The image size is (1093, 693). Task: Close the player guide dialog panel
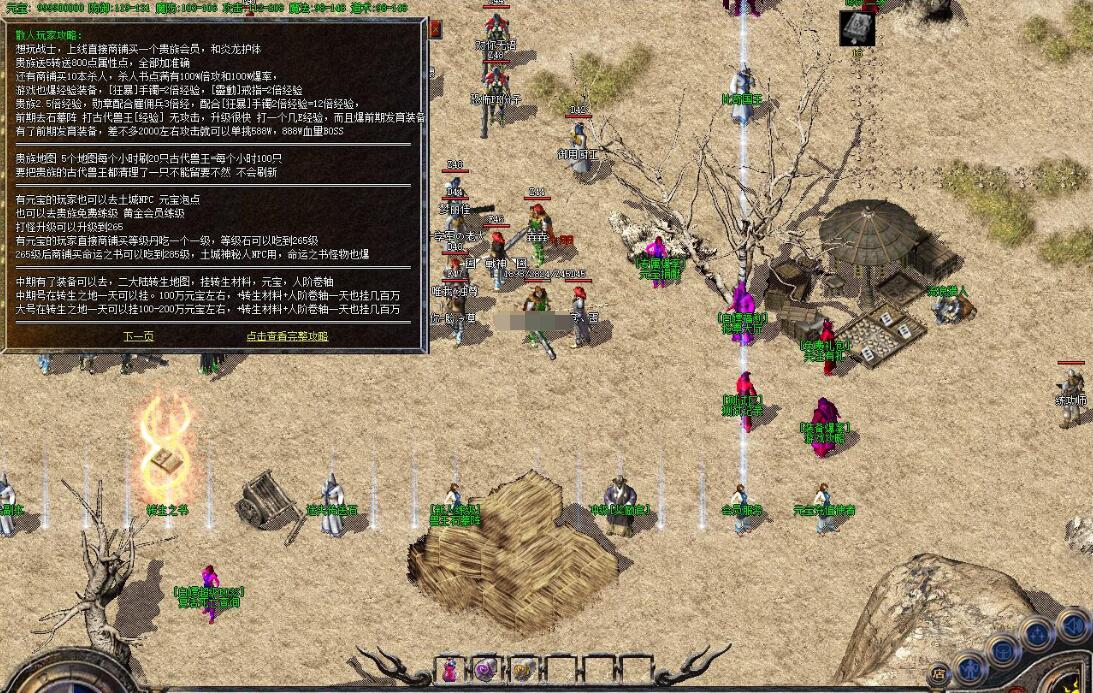435,29
